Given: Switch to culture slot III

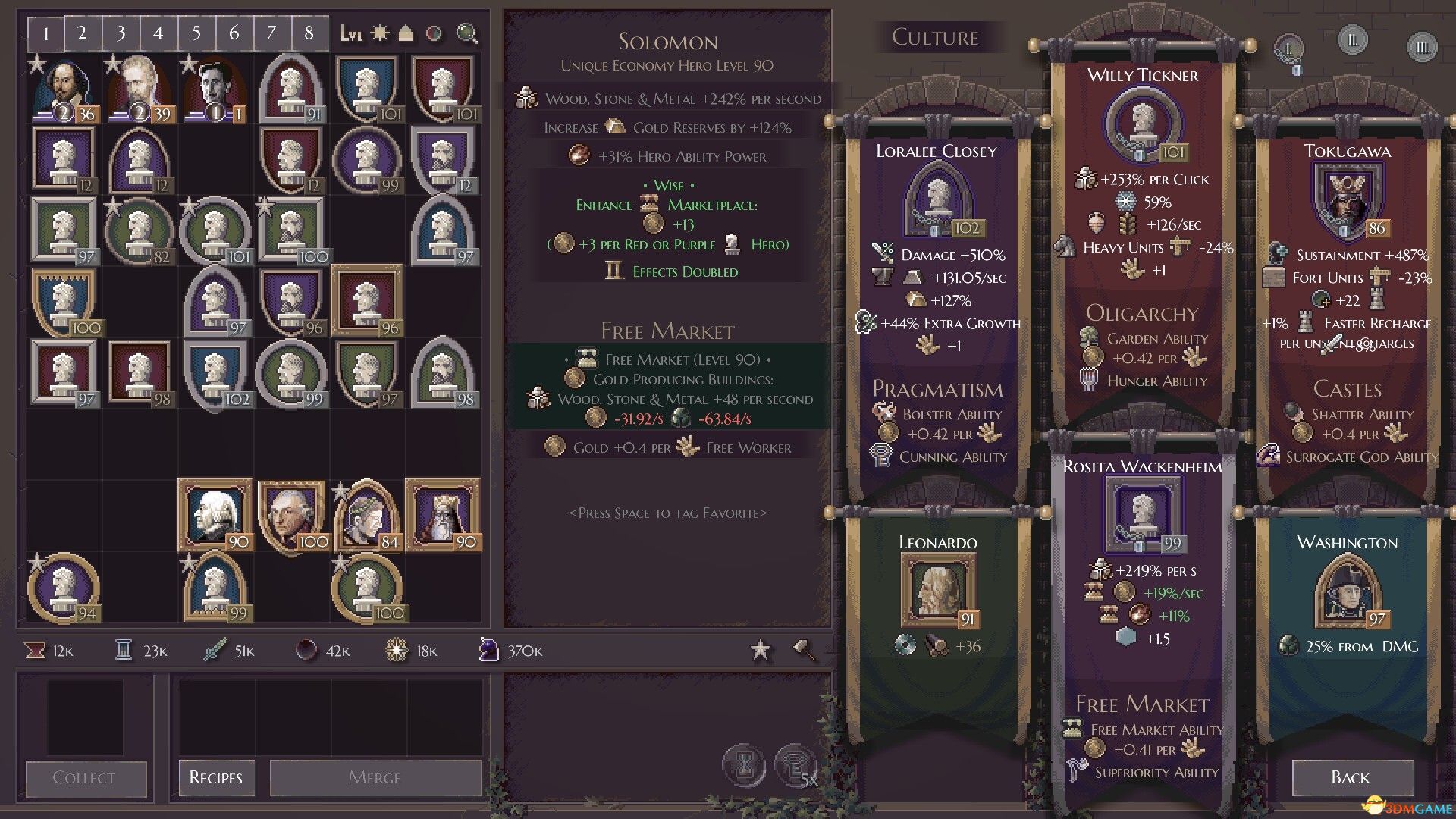Looking at the screenshot, I should click(1423, 48).
